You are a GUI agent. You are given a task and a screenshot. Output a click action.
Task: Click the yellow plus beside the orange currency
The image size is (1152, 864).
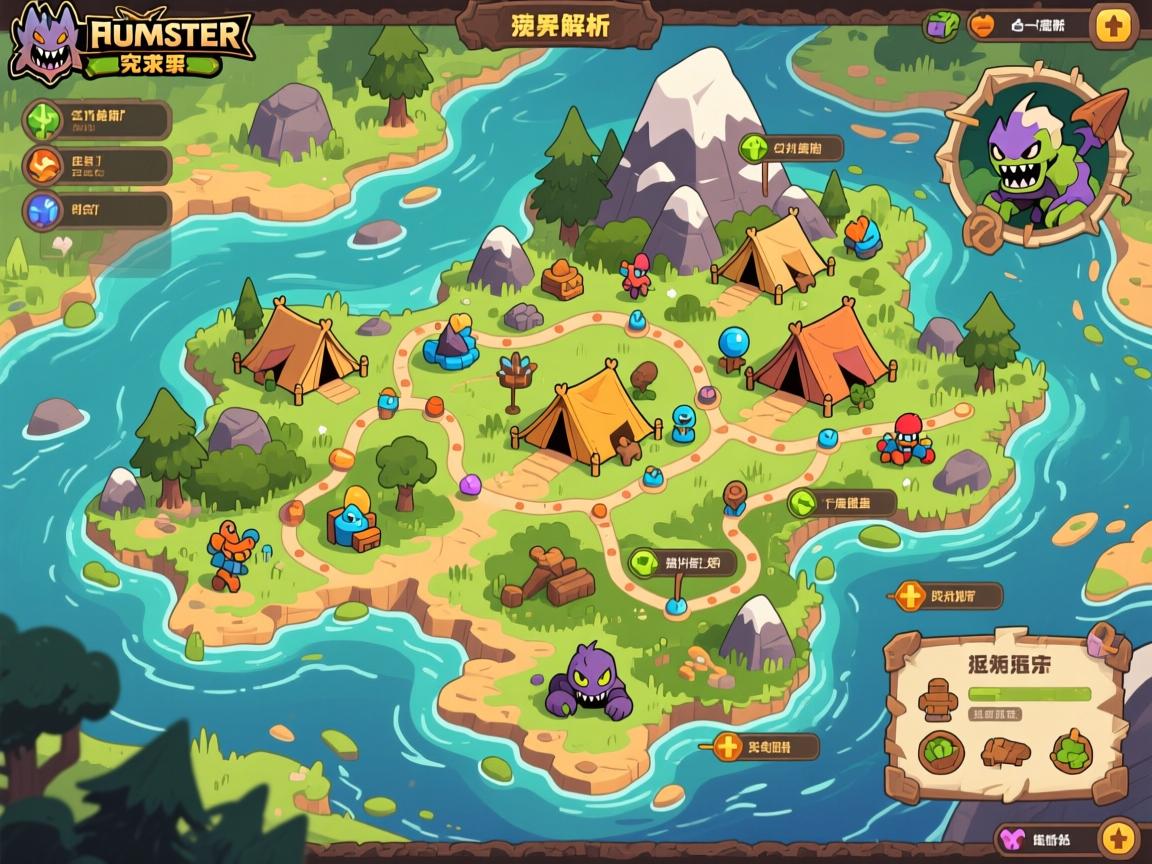tap(1113, 25)
